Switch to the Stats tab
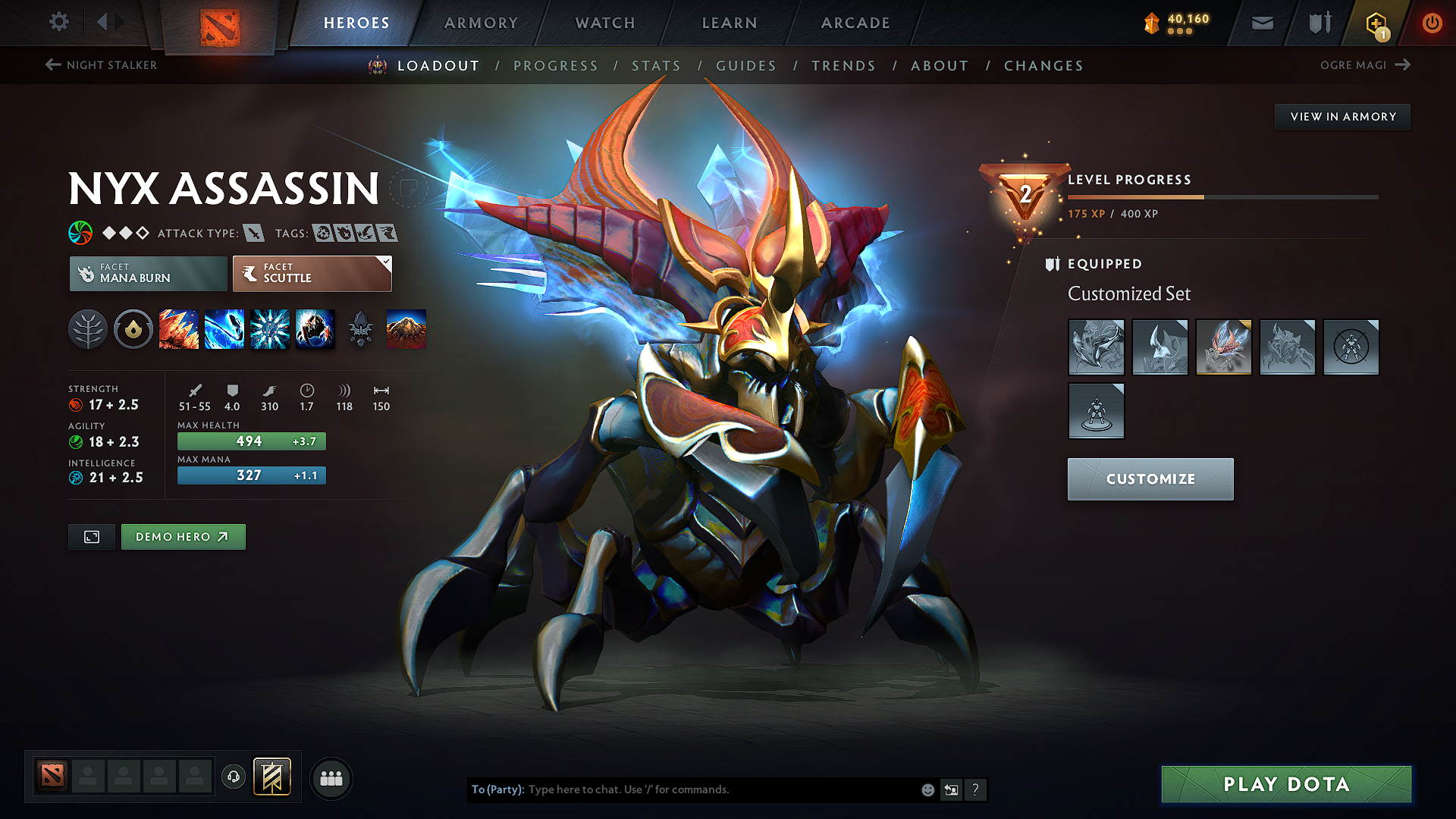 tap(657, 66)
